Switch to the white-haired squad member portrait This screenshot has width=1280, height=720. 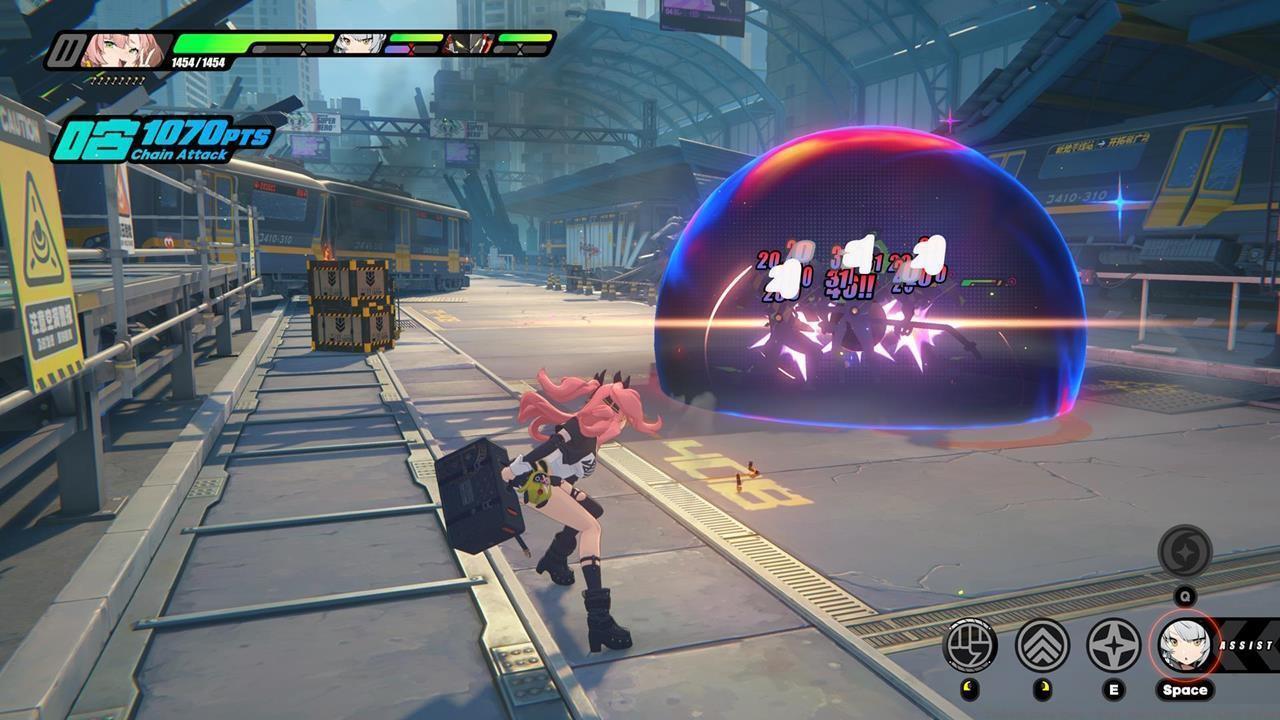tap(346, 44)
